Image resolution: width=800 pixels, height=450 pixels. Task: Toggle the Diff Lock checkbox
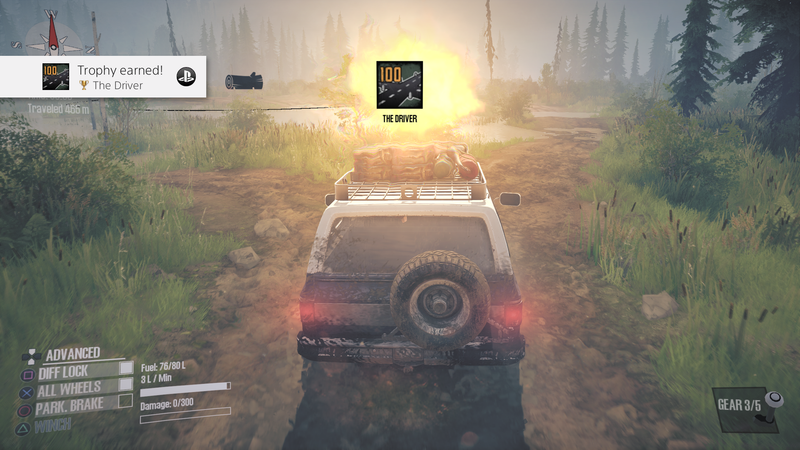tap(126, 368)
